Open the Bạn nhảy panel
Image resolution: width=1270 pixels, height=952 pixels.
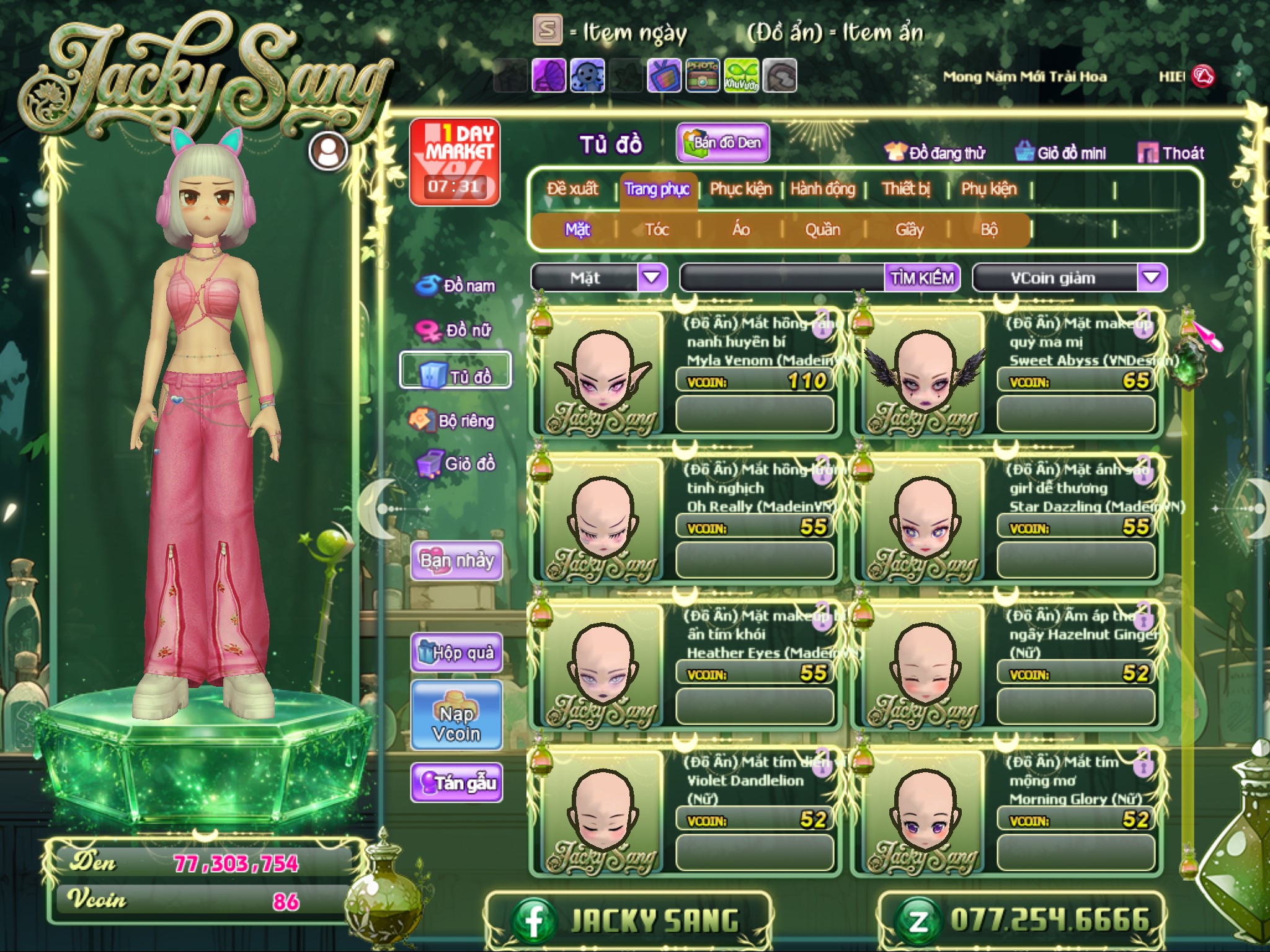click(456, 560)
